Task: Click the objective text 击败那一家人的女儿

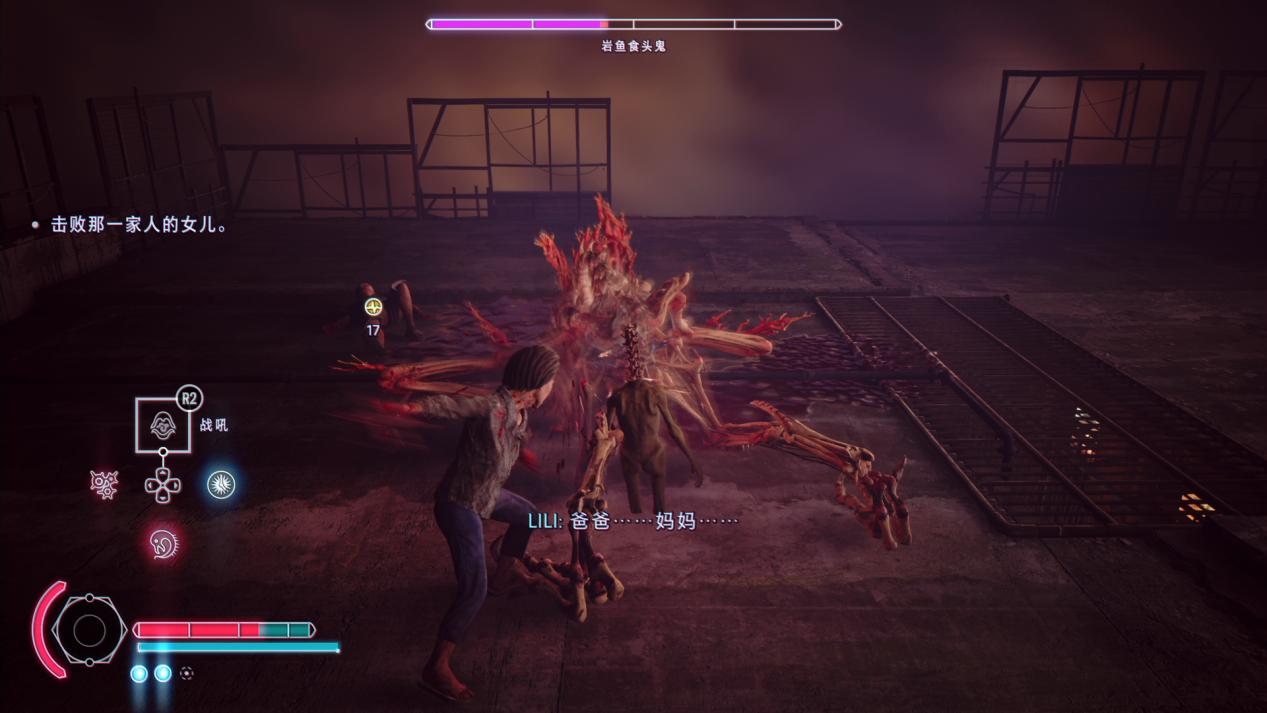Action: [x=139, y=226]
